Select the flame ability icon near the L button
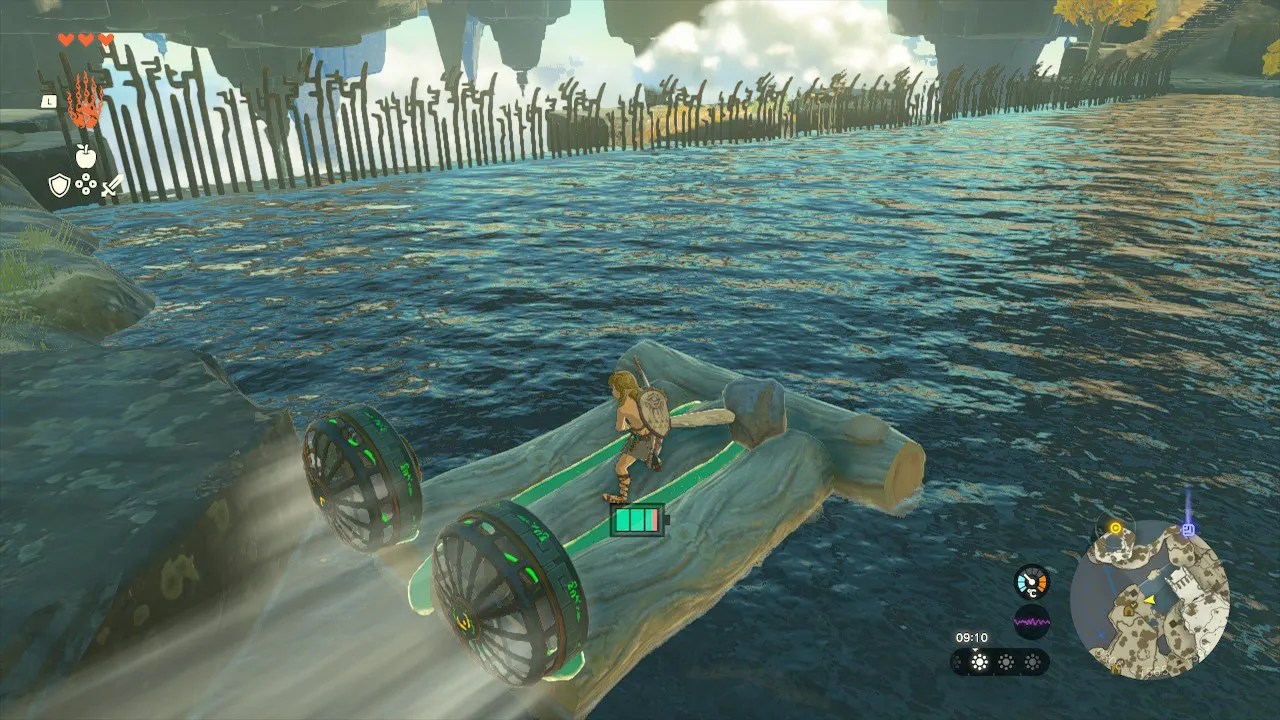The image size is (1280, 720). click(88, 100)
